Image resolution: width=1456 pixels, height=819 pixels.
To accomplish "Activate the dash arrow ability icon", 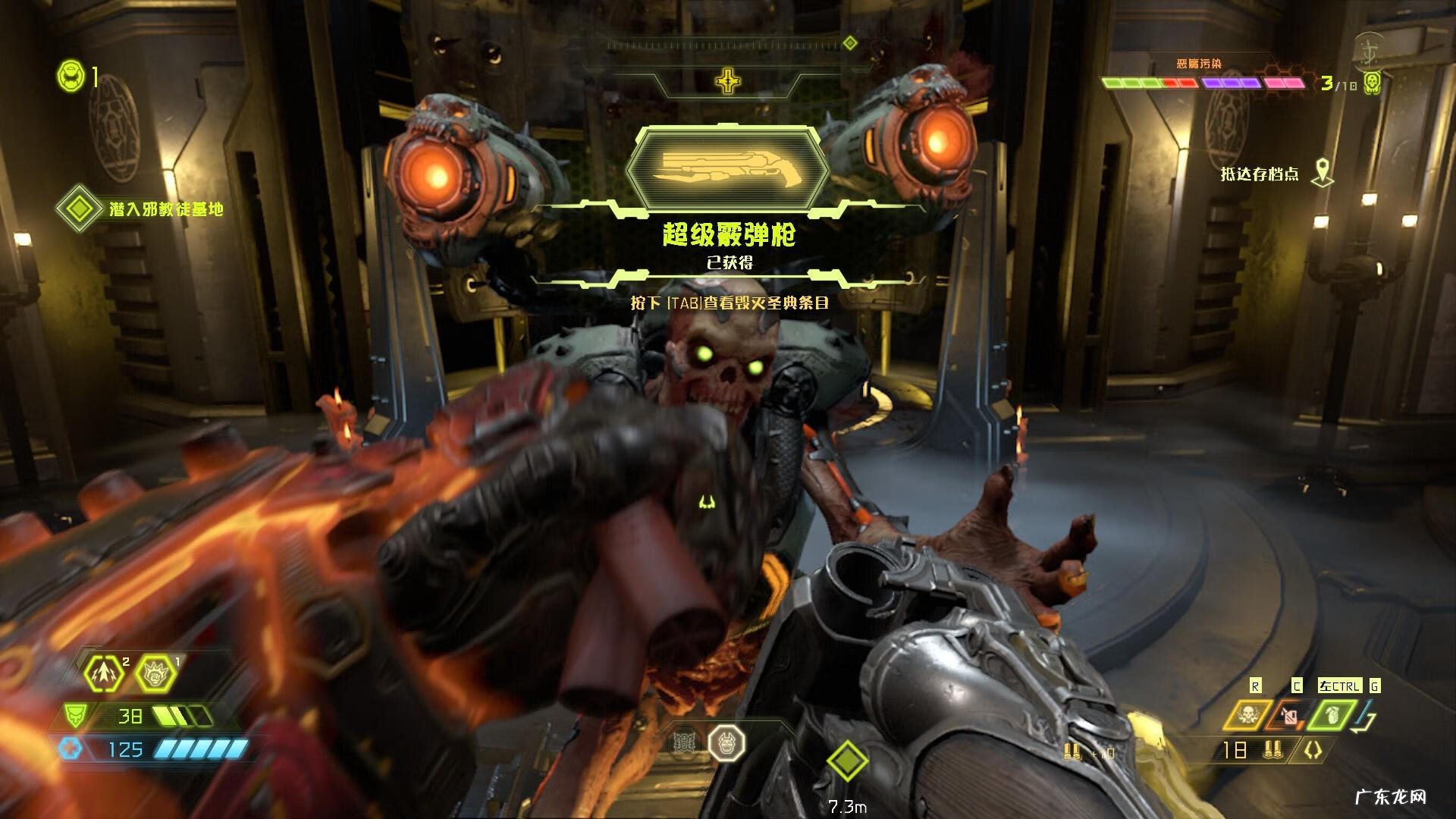I will [104, 673].
